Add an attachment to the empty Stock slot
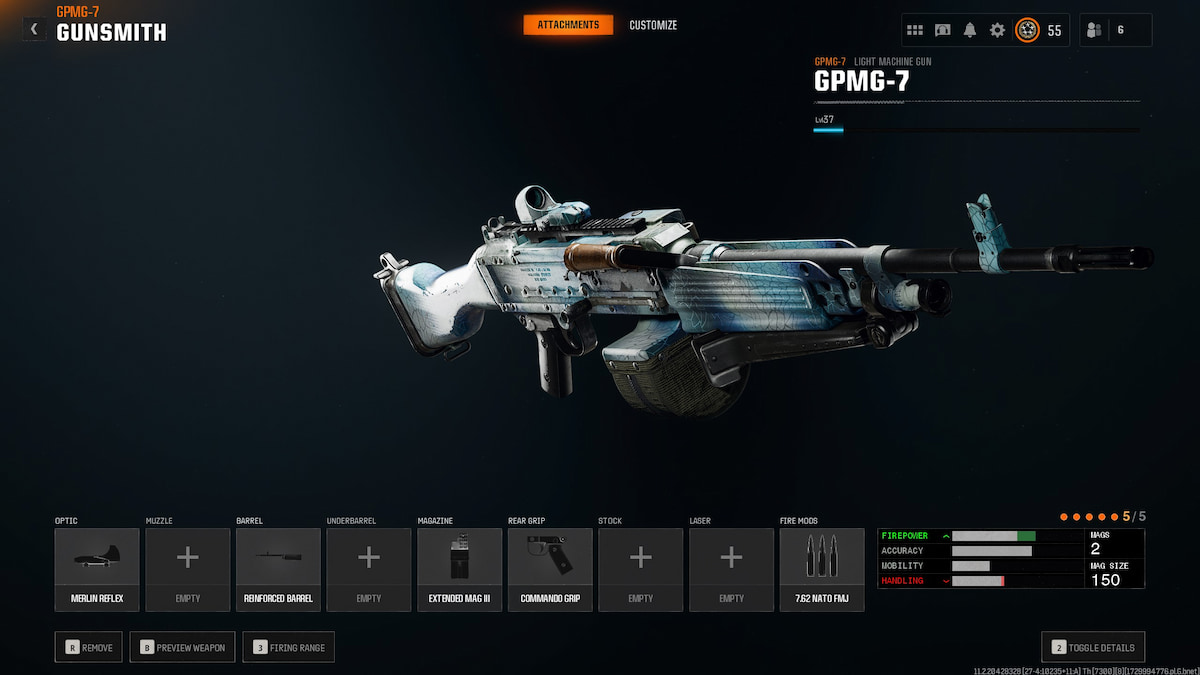This screenshot has width=1200, height=675. [x=641, y=569]
